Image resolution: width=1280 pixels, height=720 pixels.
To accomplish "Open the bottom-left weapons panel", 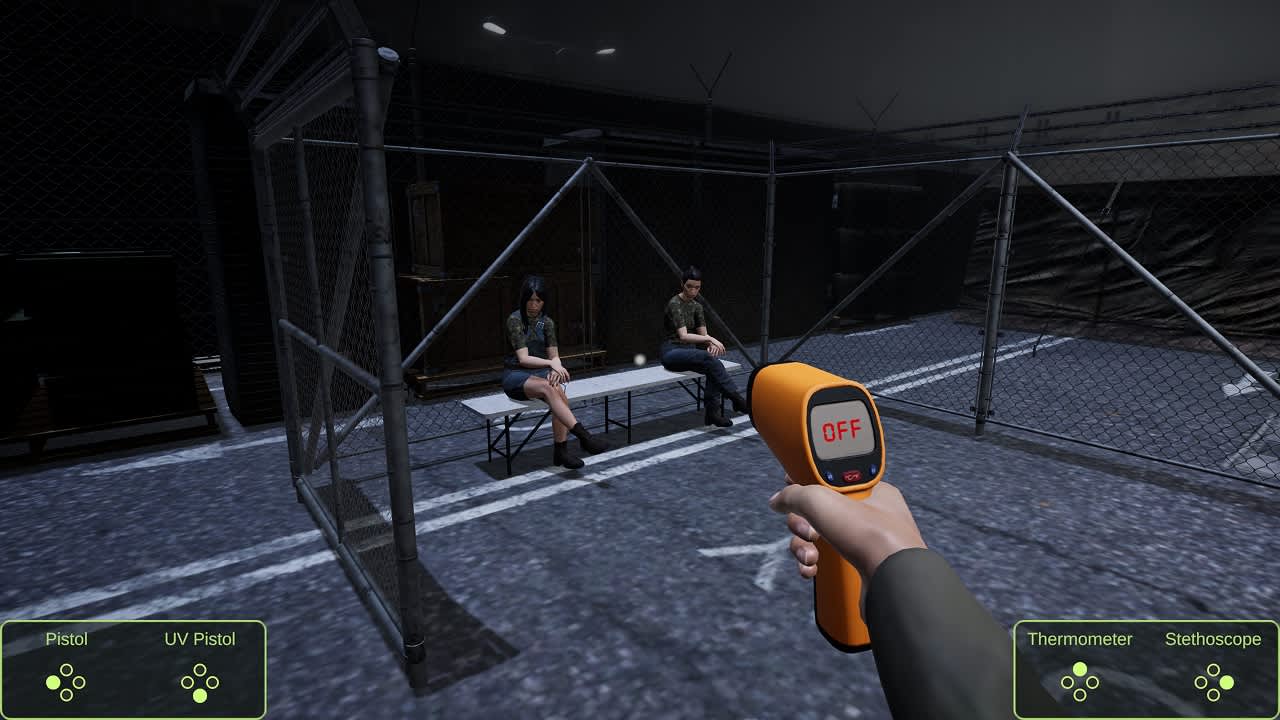I will tap(135, 668).
